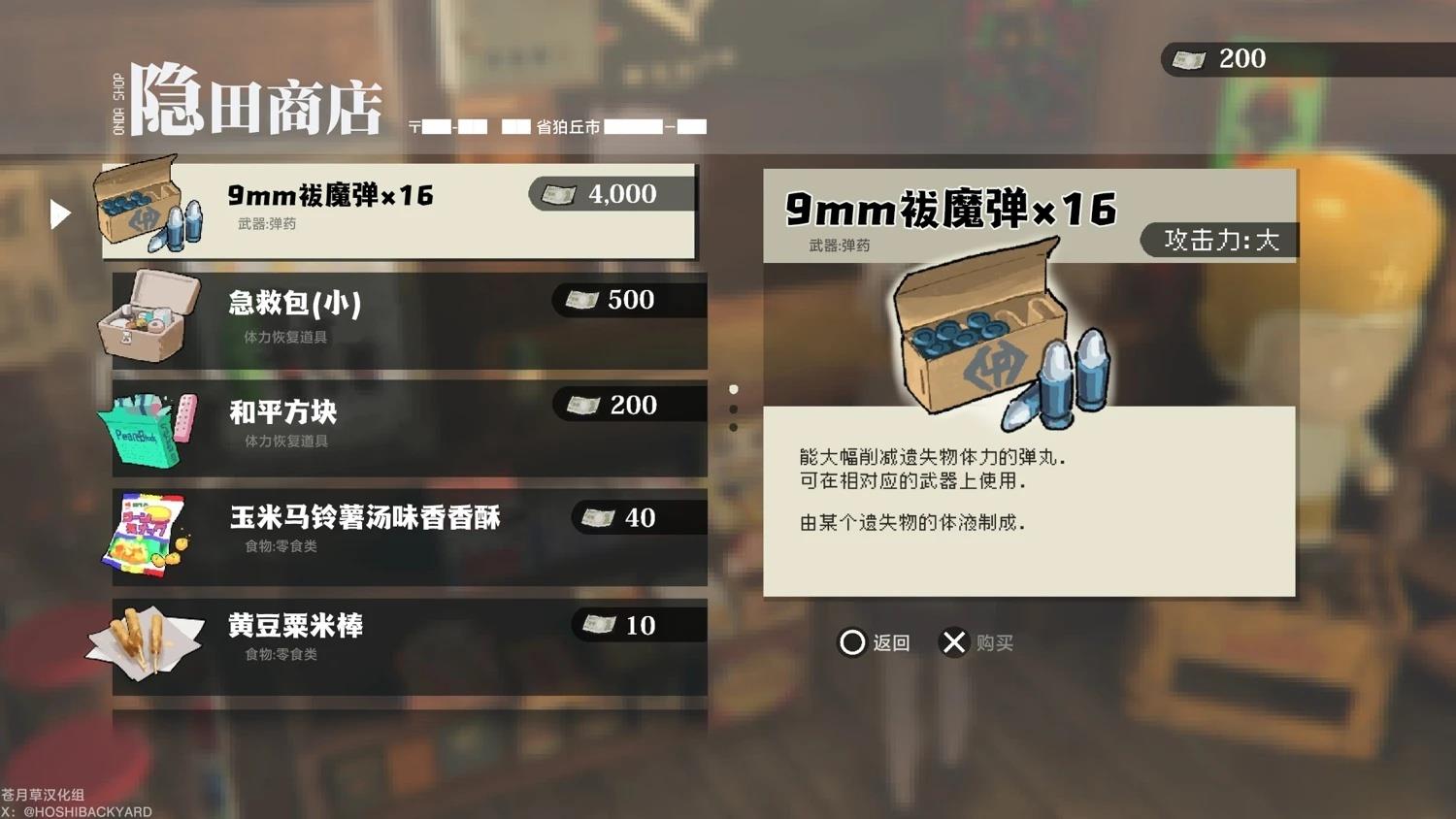
Task: Click the circle icon next to 返回
Action: pos(852,641)
